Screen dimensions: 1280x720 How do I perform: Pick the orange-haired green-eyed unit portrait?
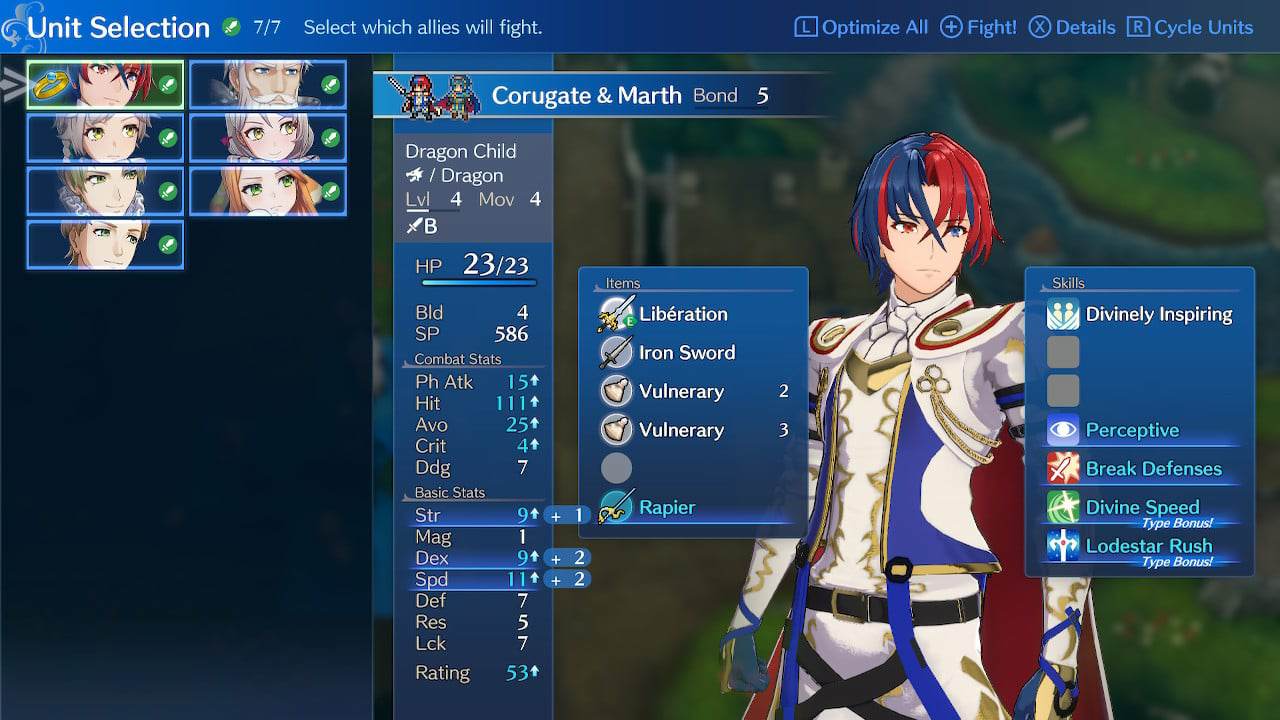pyautogui.click(x=268, y=191)
